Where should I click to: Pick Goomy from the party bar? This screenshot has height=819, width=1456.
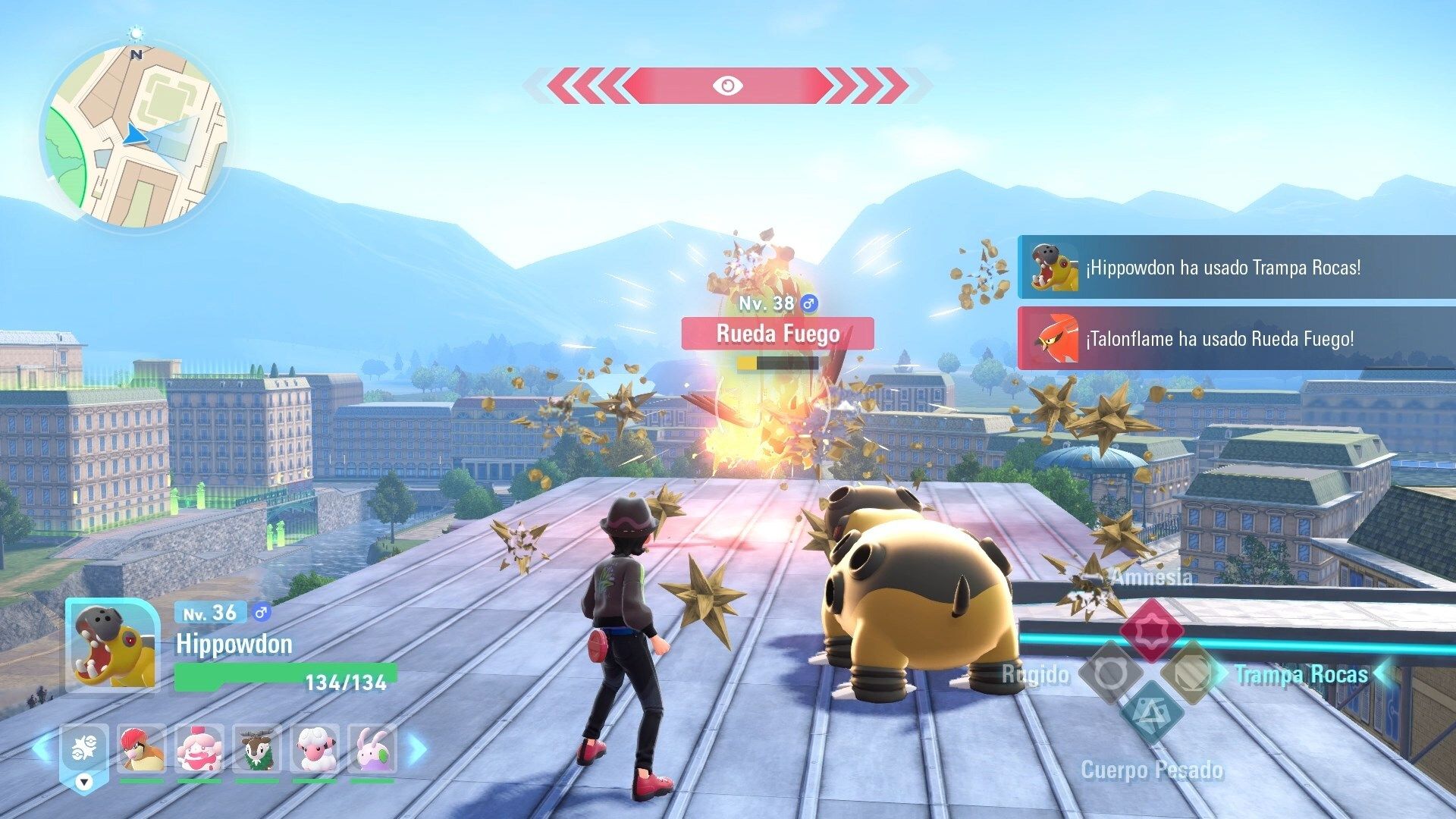tap(372, 750)
